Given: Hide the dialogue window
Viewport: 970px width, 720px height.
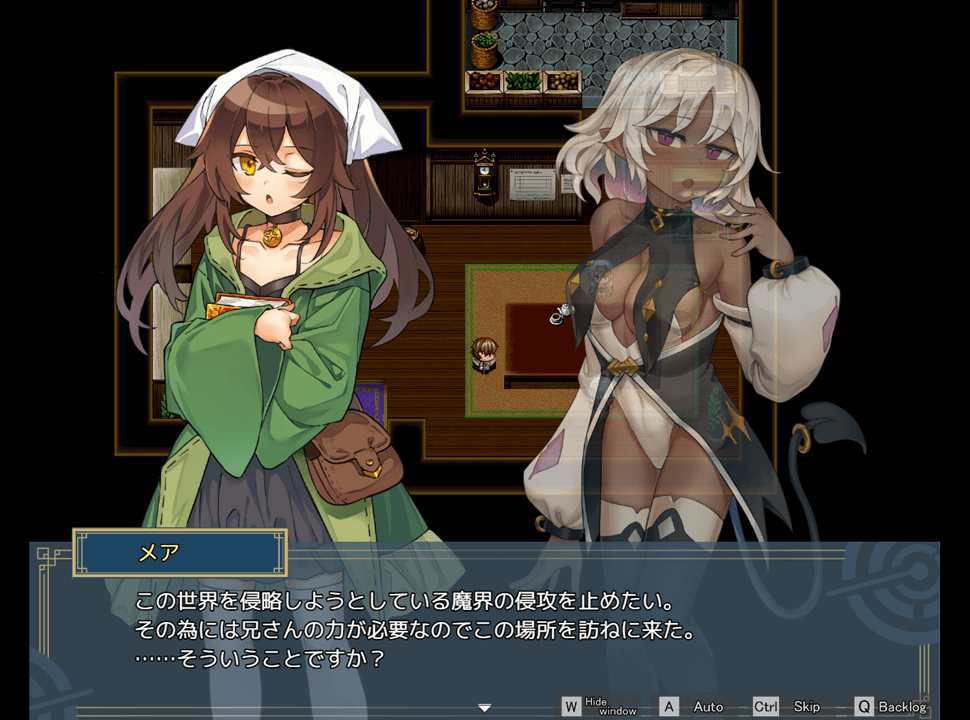Looking at the screenshot, I should [x=598, y=707].
